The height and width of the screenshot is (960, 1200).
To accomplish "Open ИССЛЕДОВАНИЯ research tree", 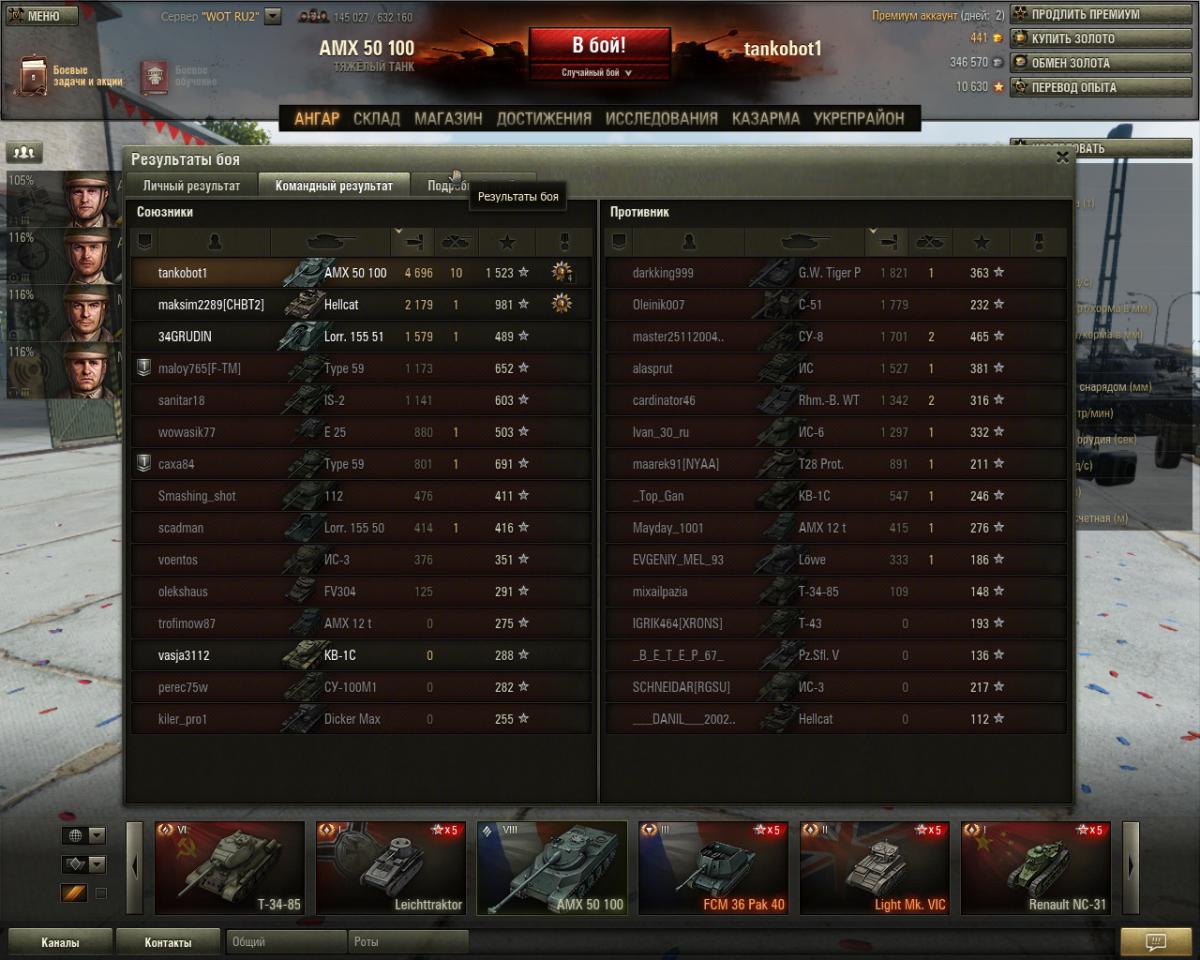I will (x=661, y=118).
